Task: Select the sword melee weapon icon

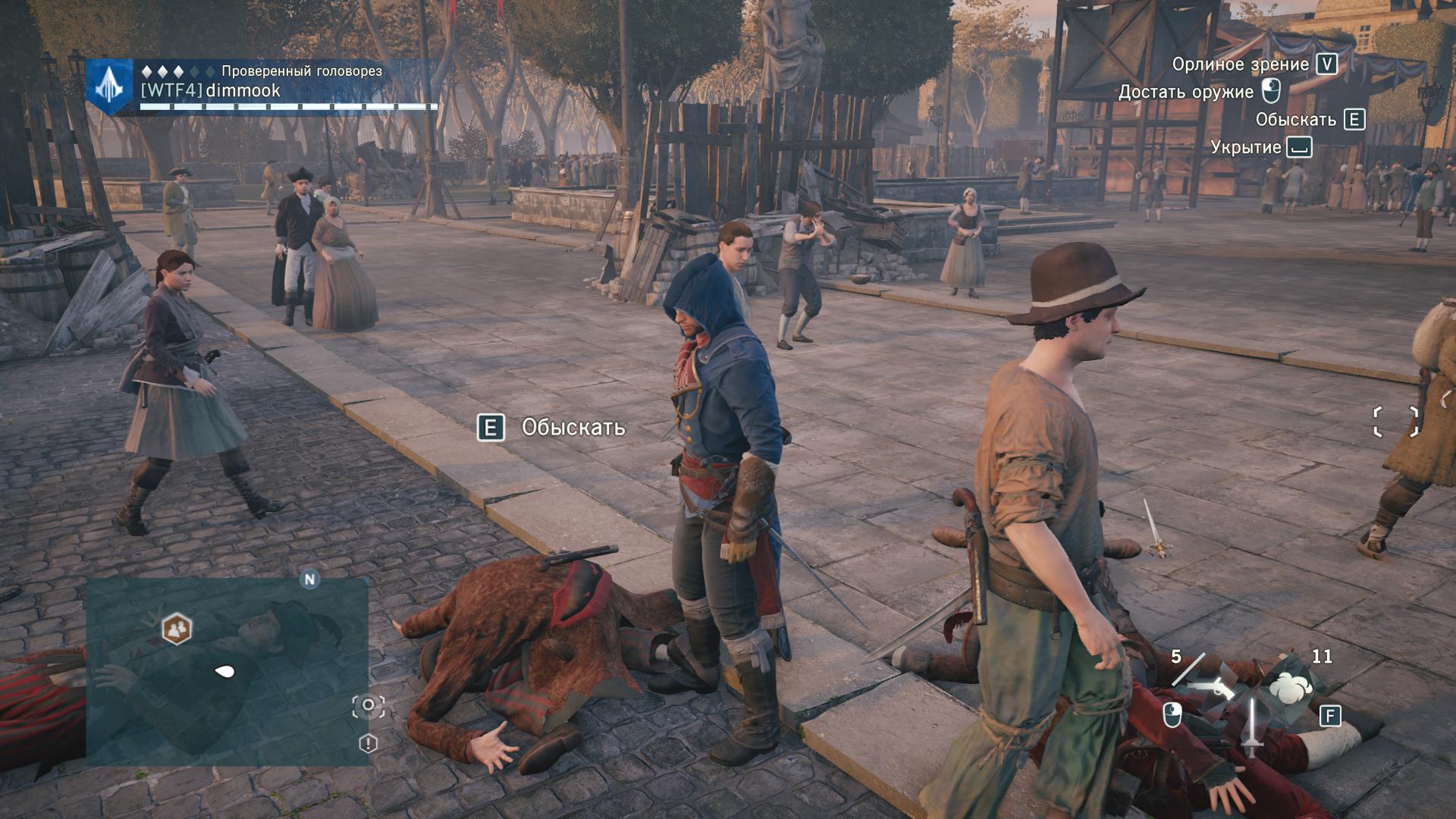Action: [x=1251, y=726]
